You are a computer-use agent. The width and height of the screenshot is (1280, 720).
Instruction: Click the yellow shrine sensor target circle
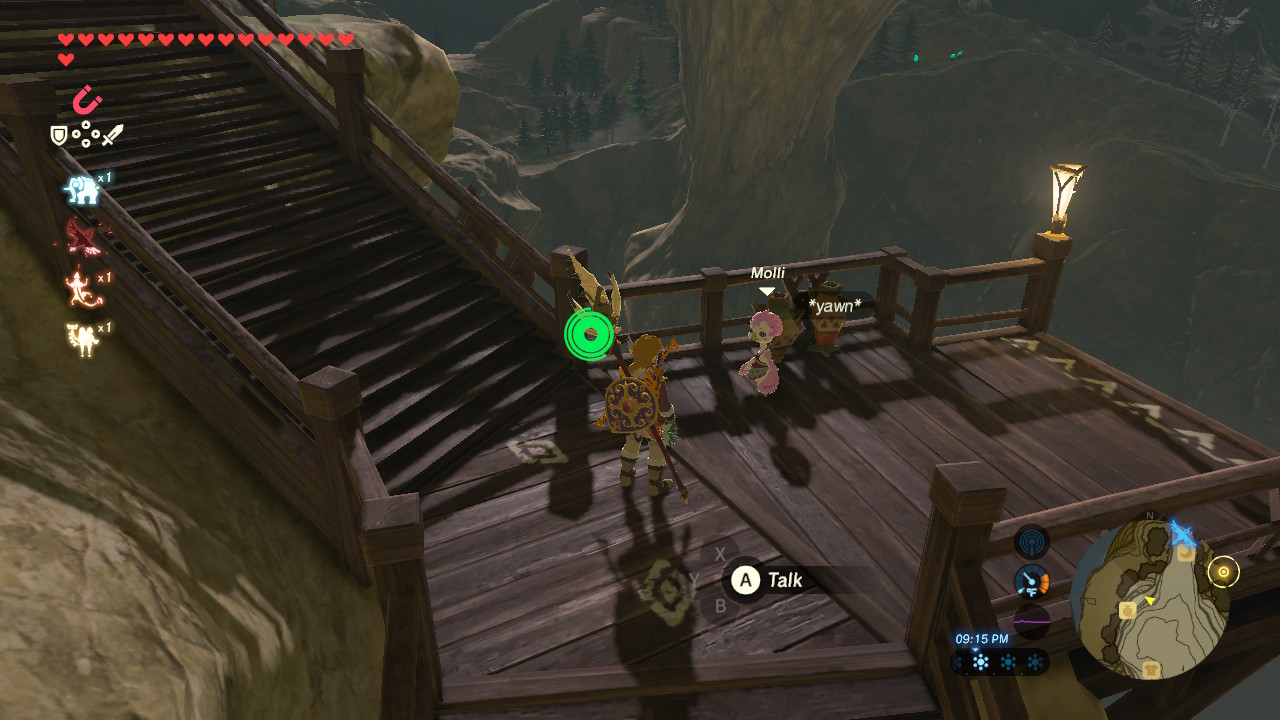[x=1224, y=571]
